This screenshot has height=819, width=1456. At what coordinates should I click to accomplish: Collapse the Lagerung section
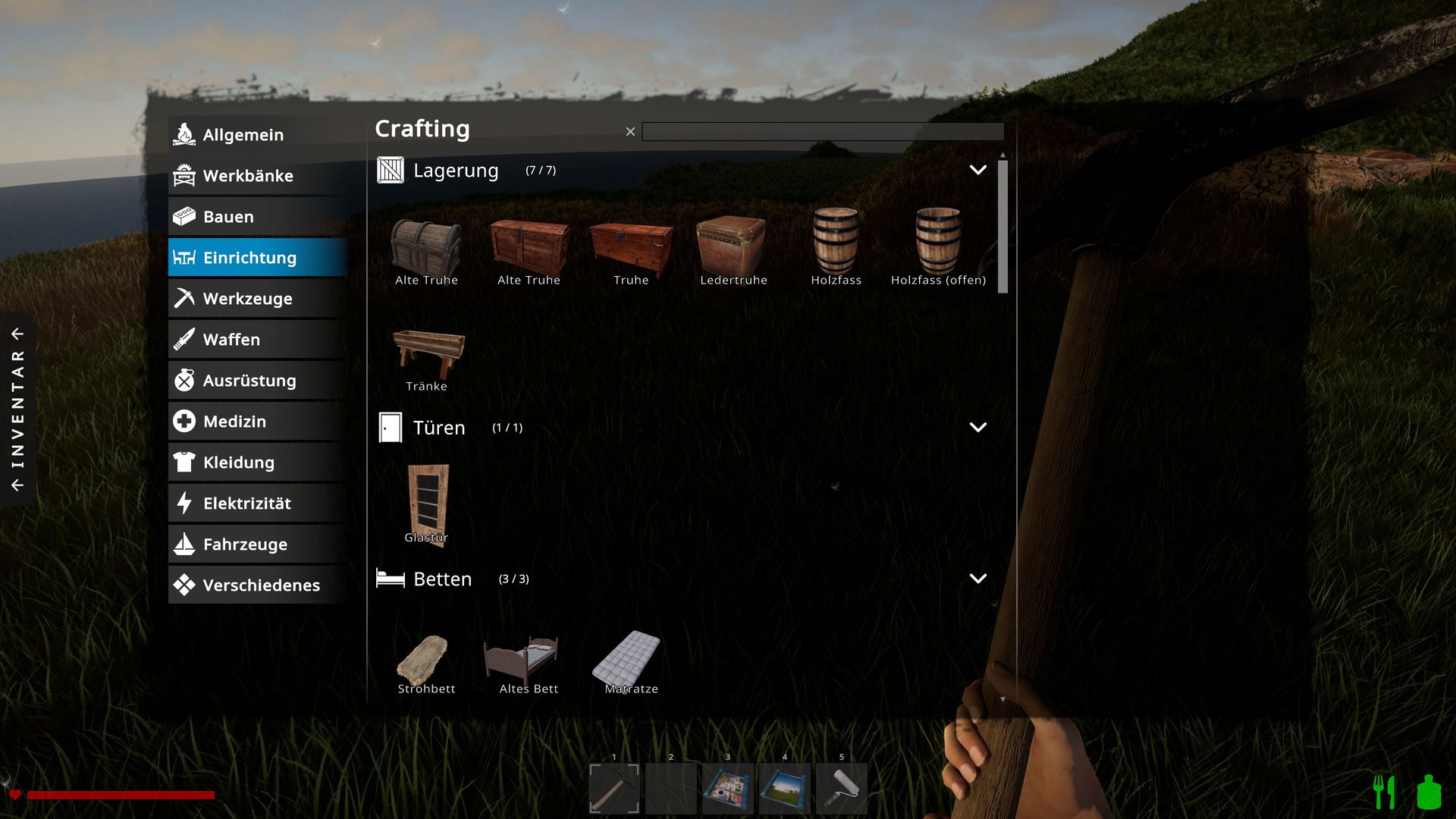tap(977, 170)
